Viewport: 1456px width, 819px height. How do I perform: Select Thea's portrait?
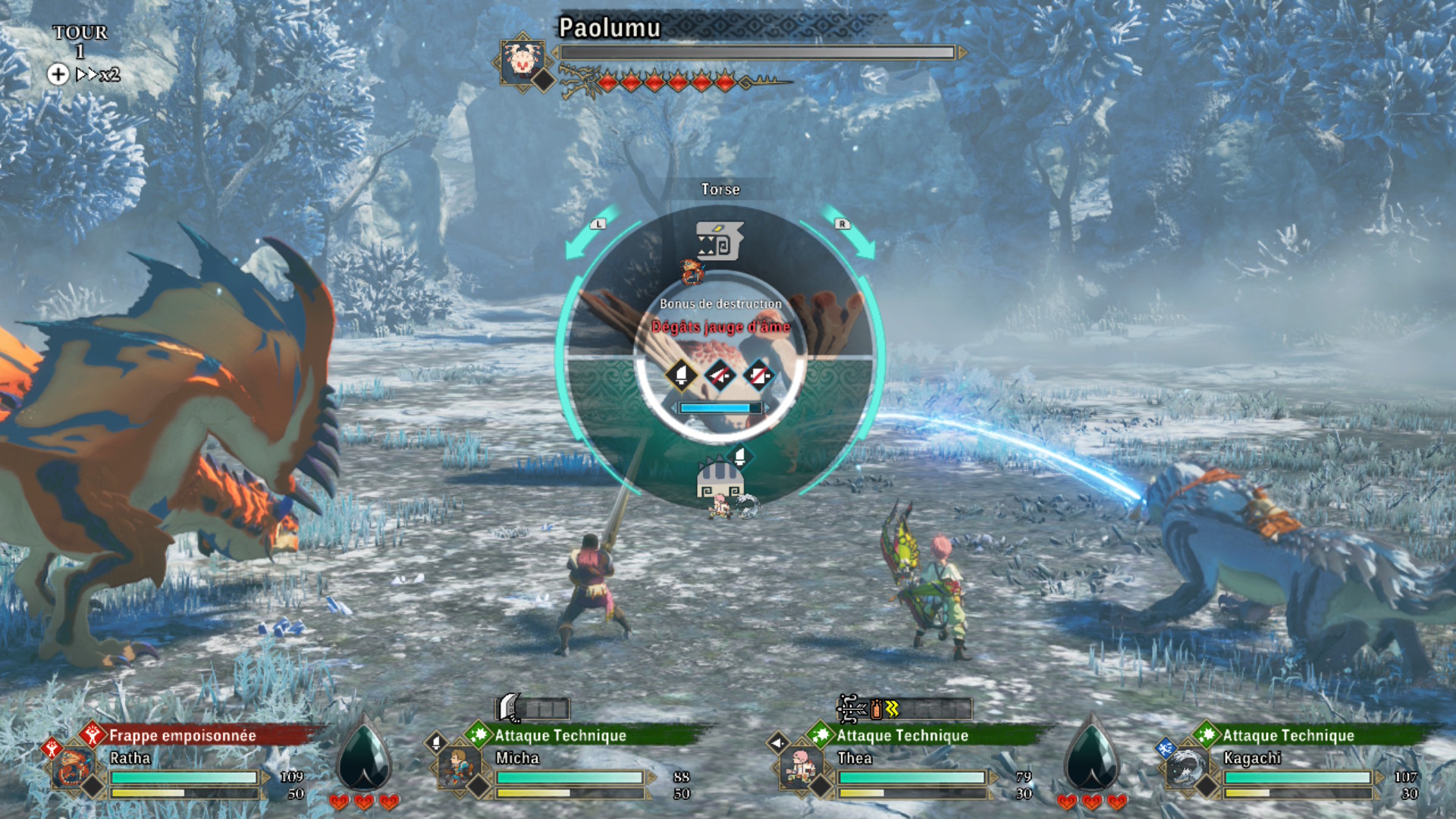(800, 769)
